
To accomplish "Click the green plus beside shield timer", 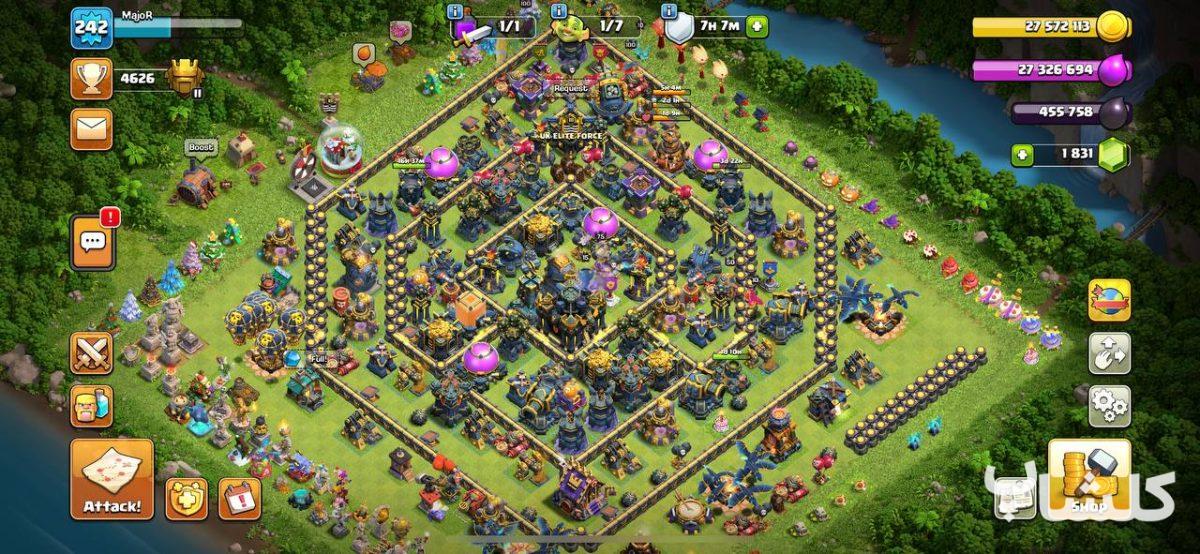I will (x=757, y=26).
